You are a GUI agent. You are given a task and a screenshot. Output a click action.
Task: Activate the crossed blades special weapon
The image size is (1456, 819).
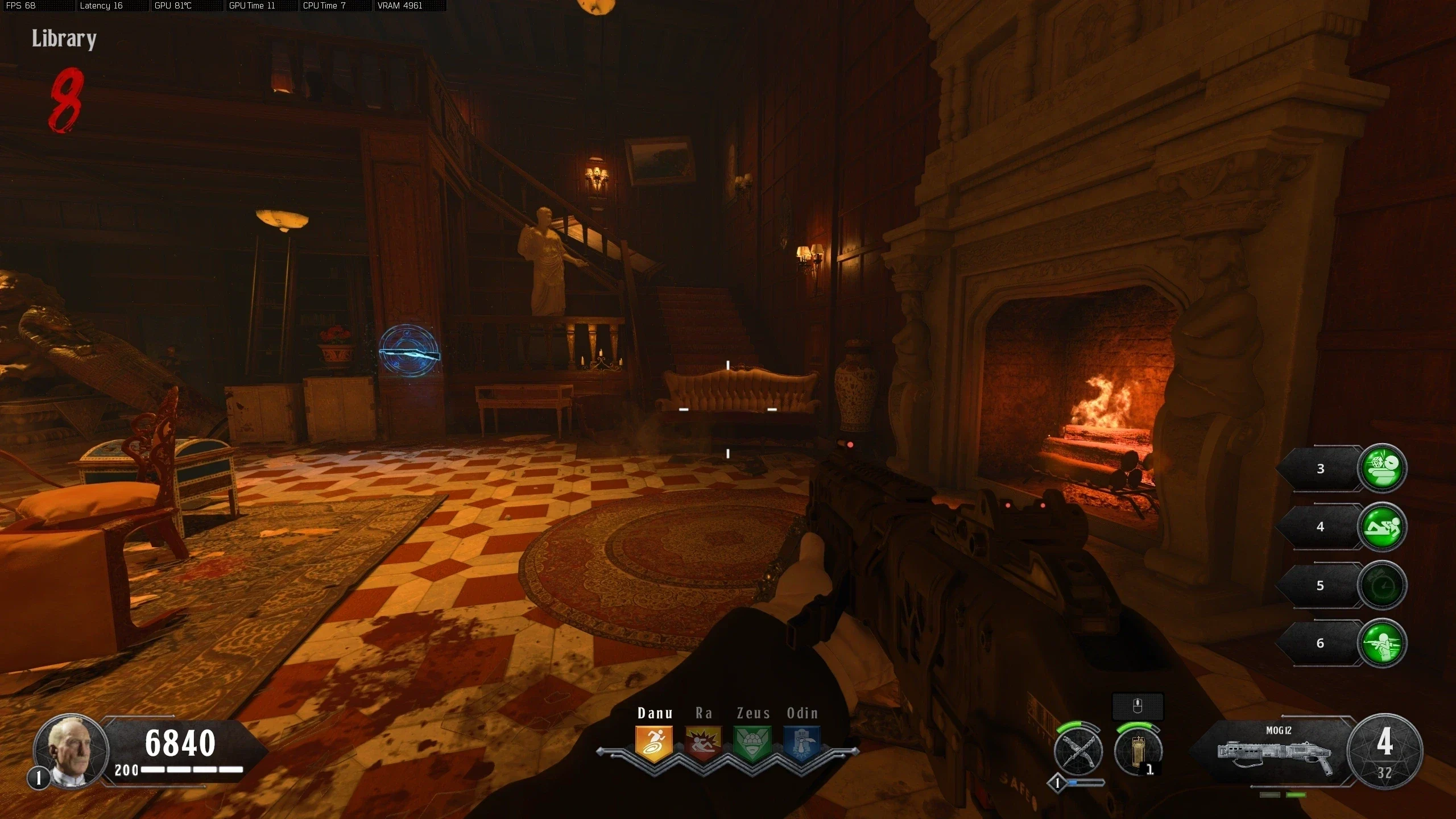(x=1078, y=751)
